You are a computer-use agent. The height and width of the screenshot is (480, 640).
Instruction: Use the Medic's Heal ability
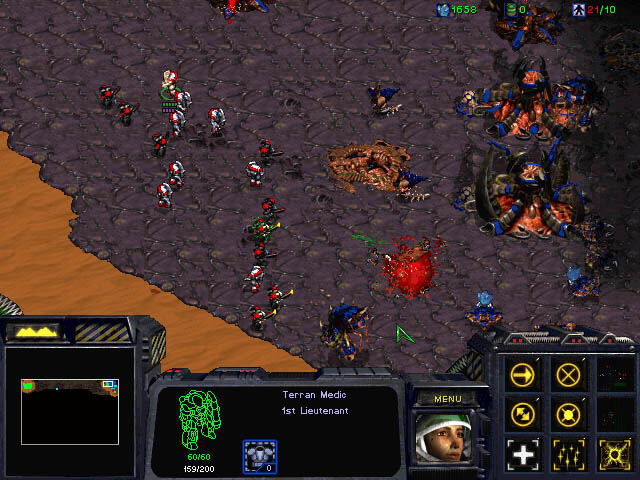coord(523,452)
